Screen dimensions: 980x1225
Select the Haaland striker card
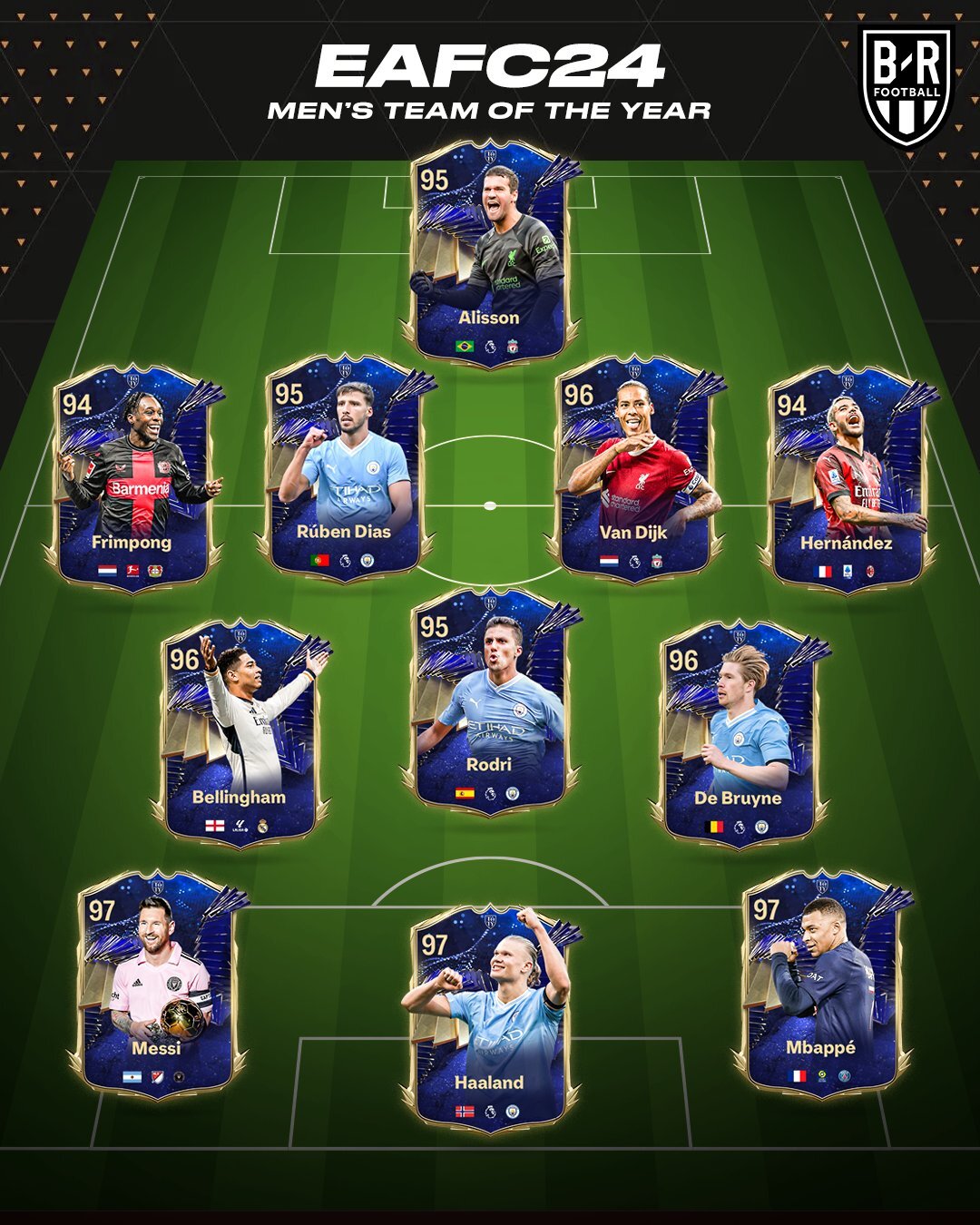tap(490, 1016)
